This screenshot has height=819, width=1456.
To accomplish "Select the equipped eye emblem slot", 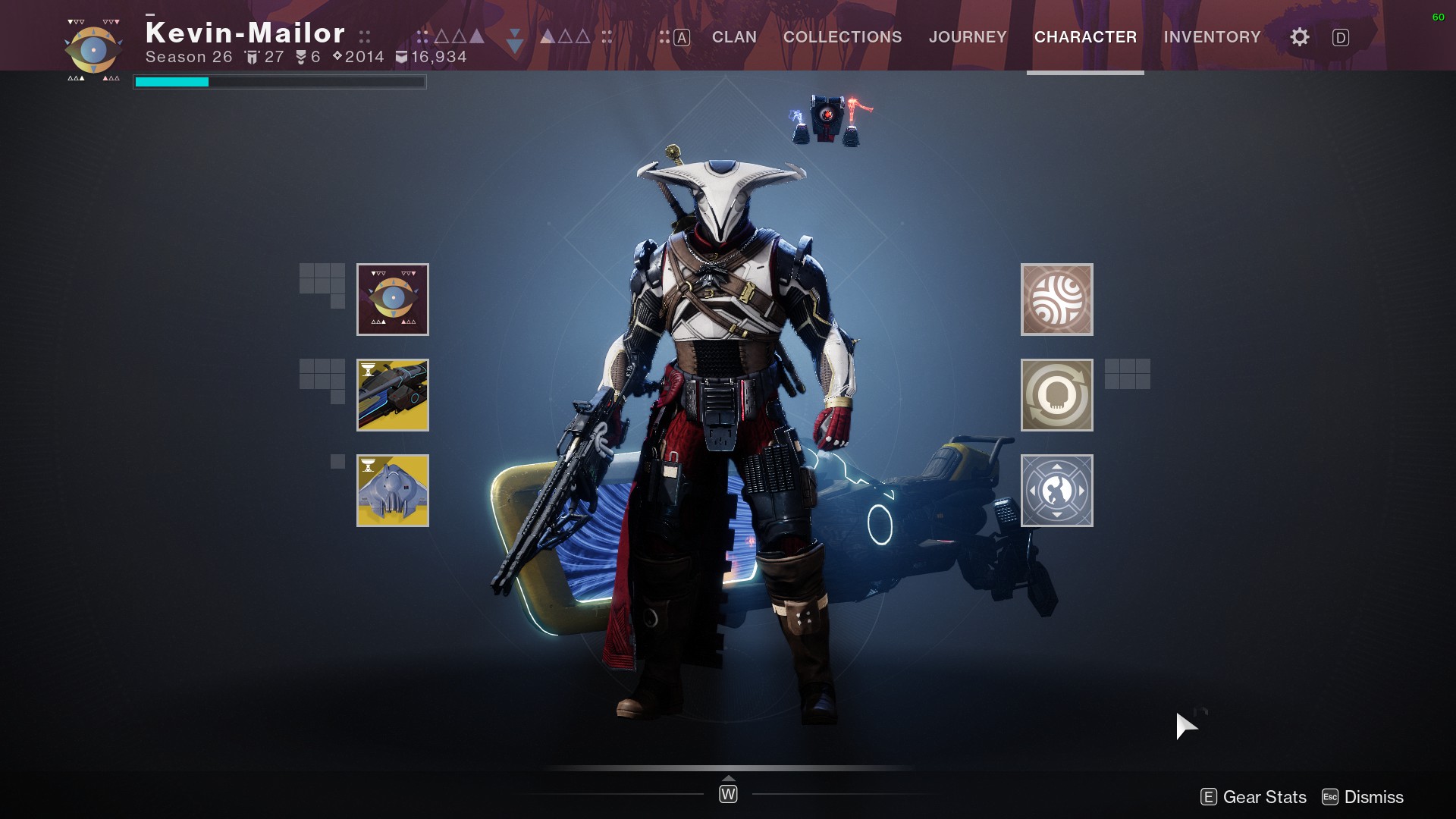I will [x=392, y=300].
